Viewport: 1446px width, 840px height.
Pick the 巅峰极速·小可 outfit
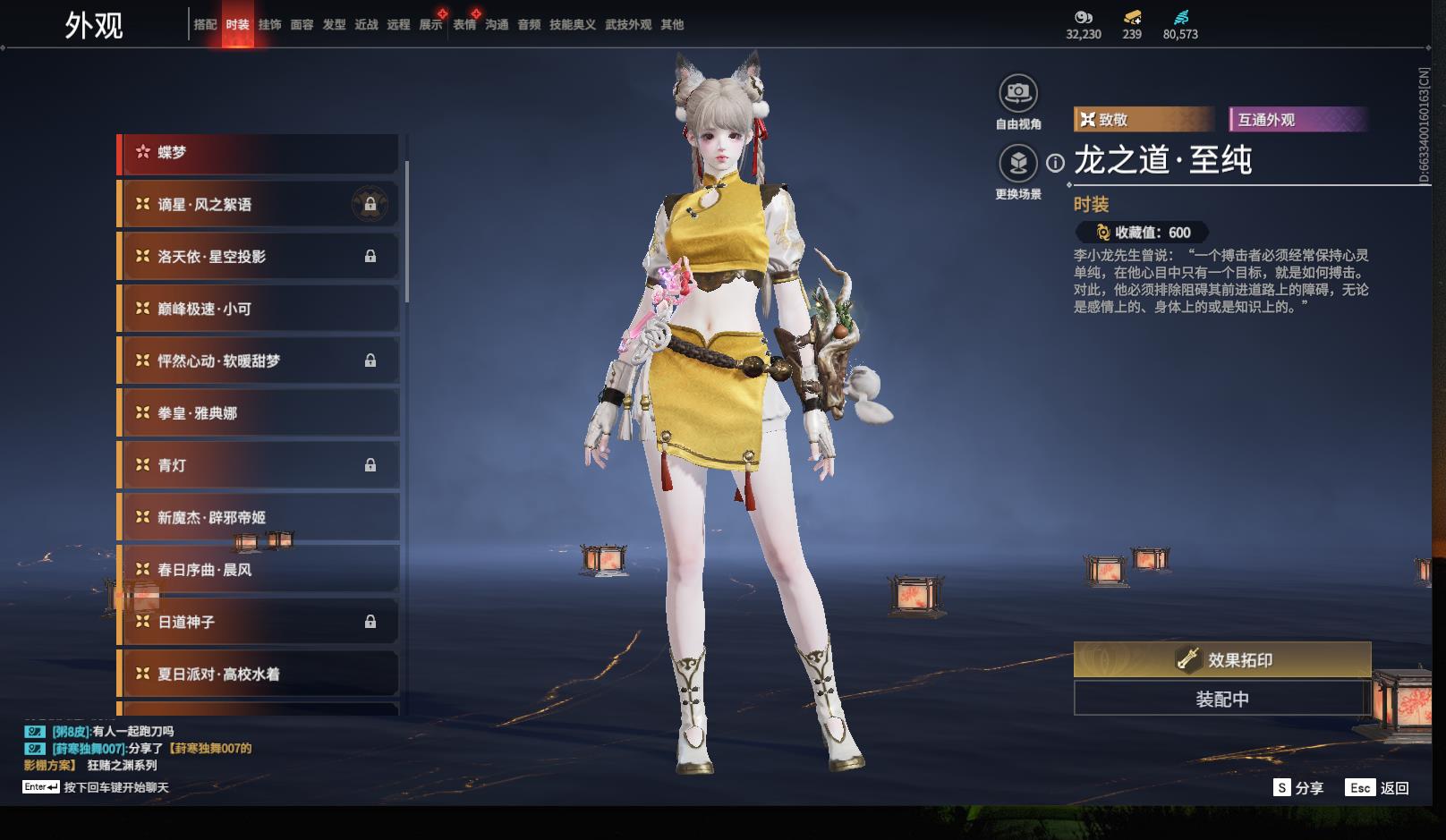click(x=258, y=310)
